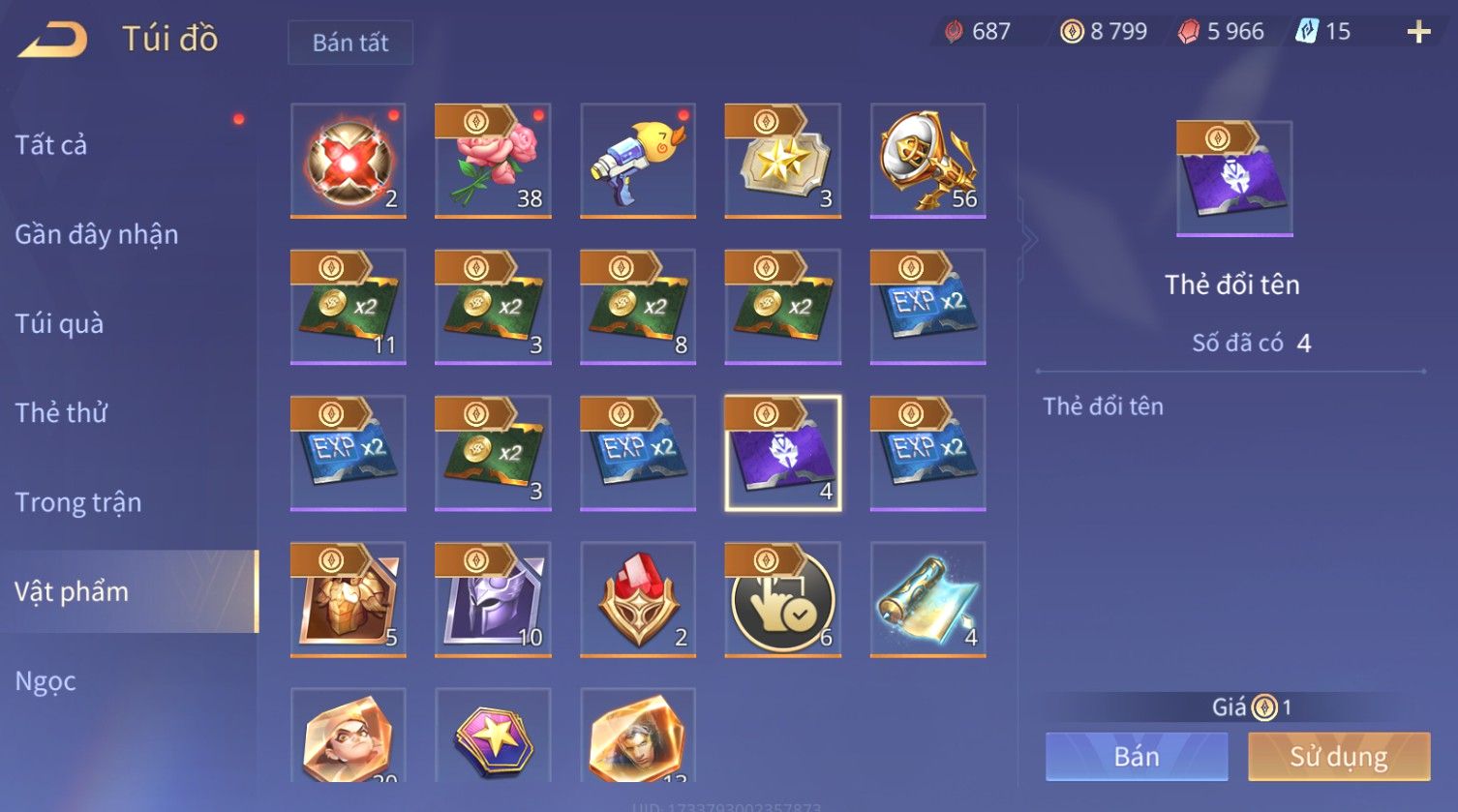Select the Thẻ thử tab
This screenshot has width=1458, height=812.
(61, 412)
